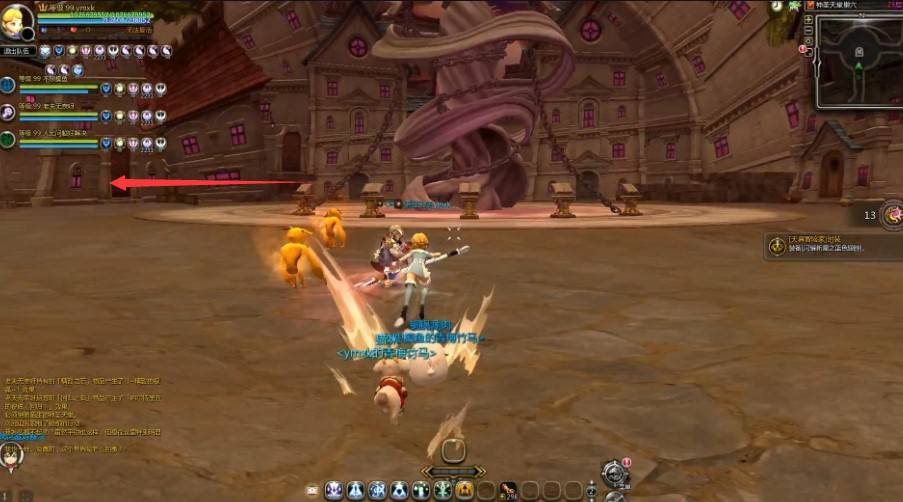Activate the first purple skill on hotbar

coord(334,490)
